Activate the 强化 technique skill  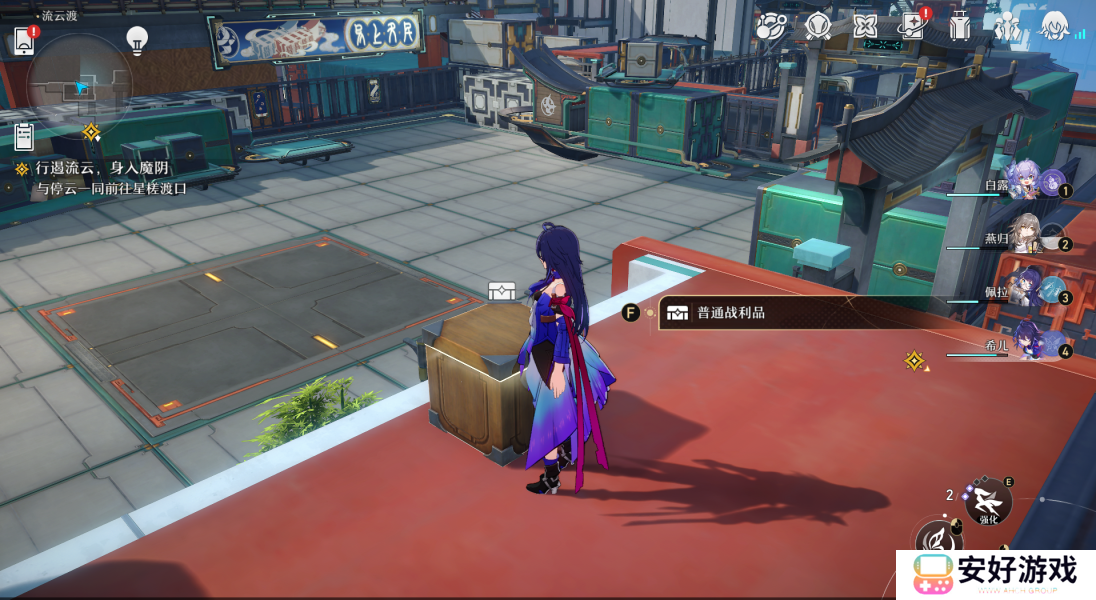(988, 500)
